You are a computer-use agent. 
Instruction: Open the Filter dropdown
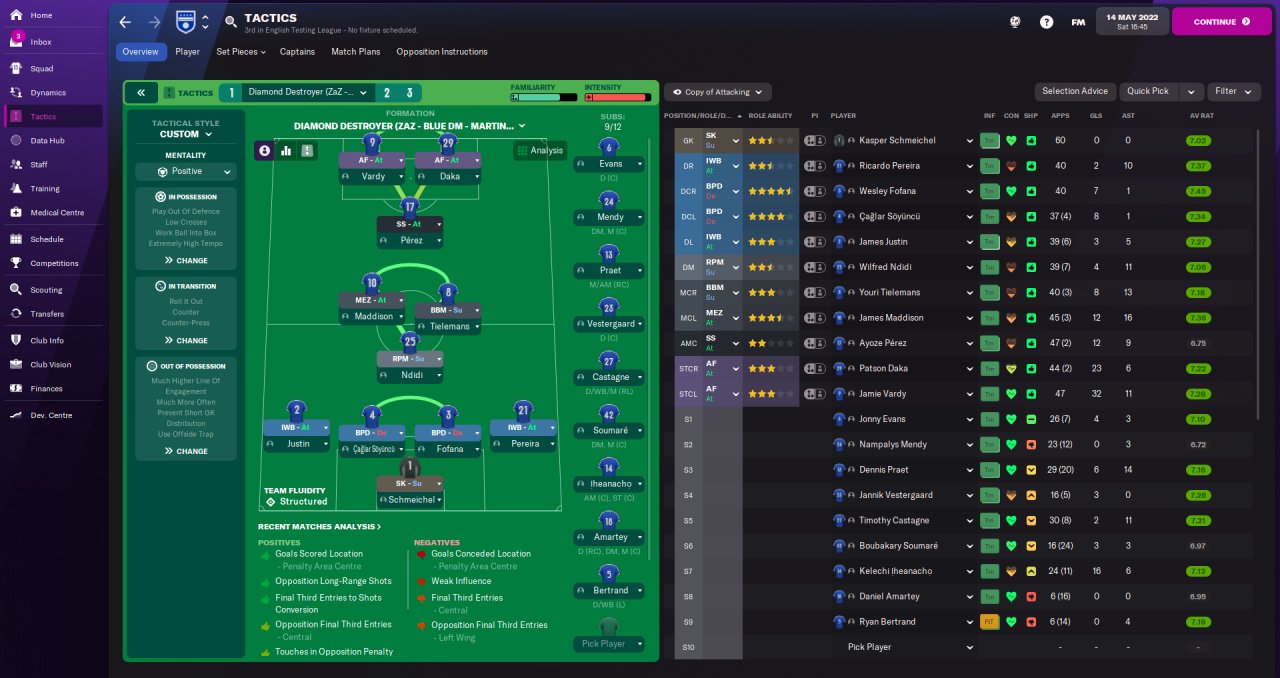pos(1232,91)
